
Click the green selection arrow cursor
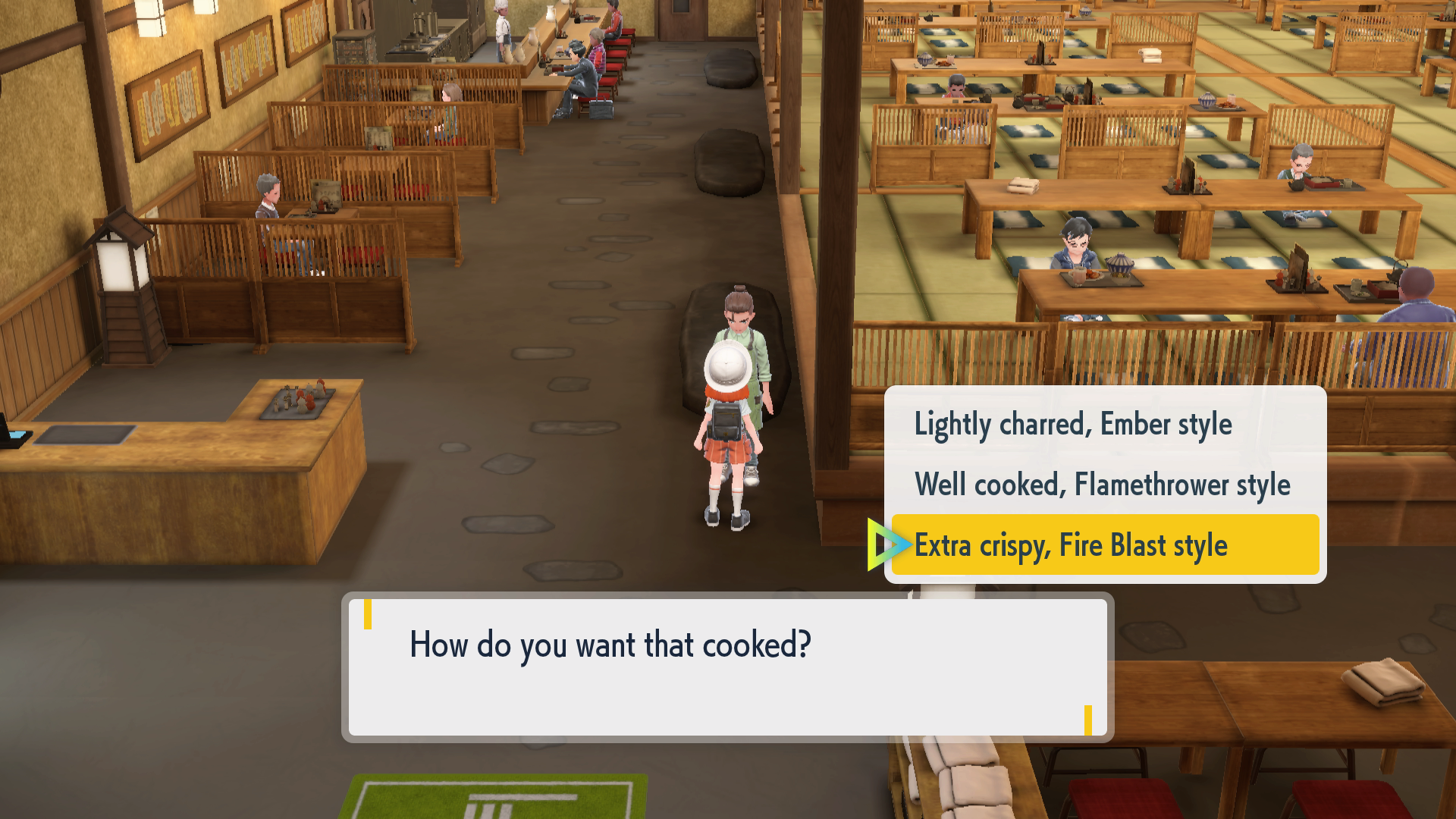[x=890, y=544]
